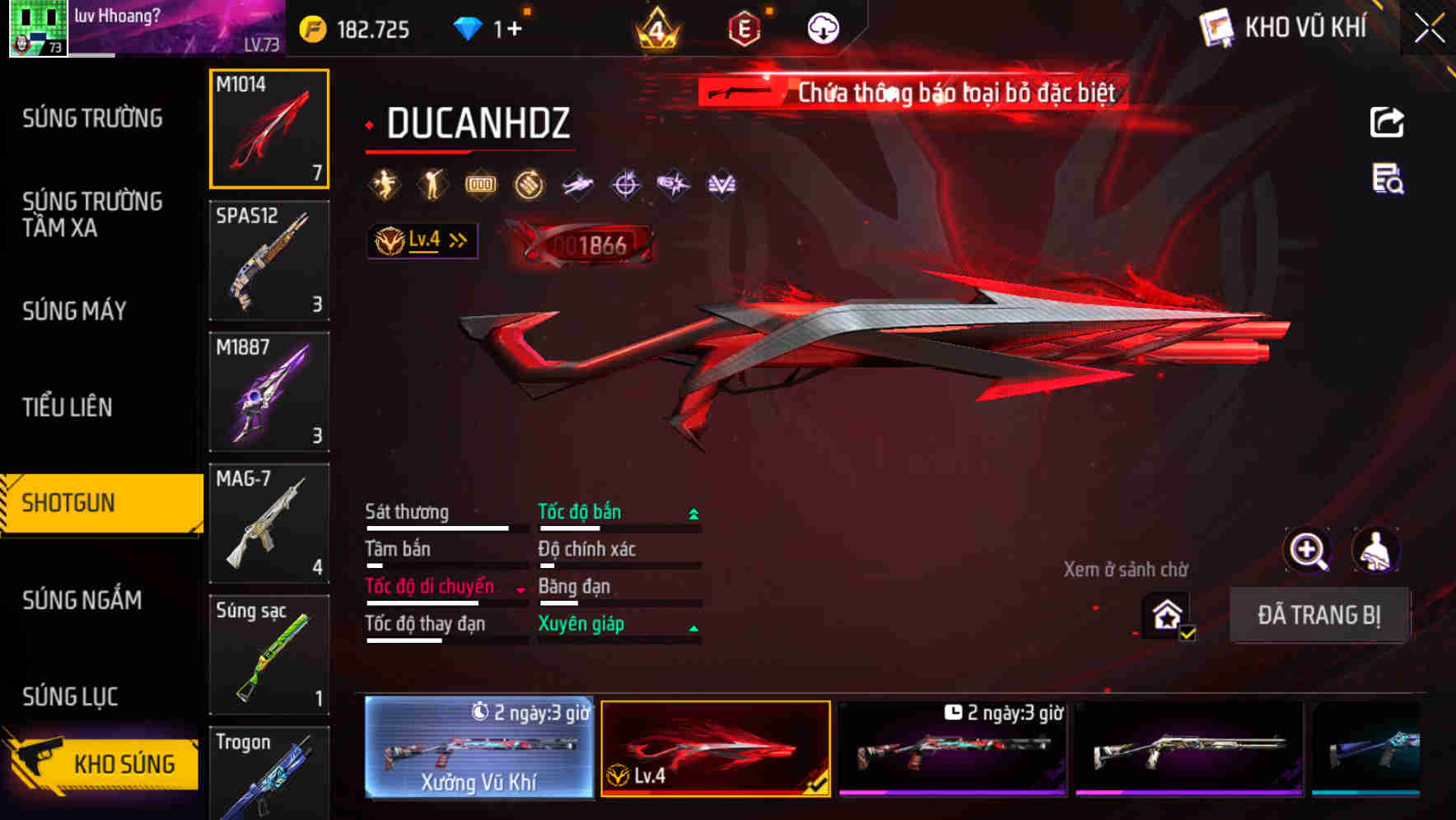Open the rank crown badge icon

tap(655, 27)
